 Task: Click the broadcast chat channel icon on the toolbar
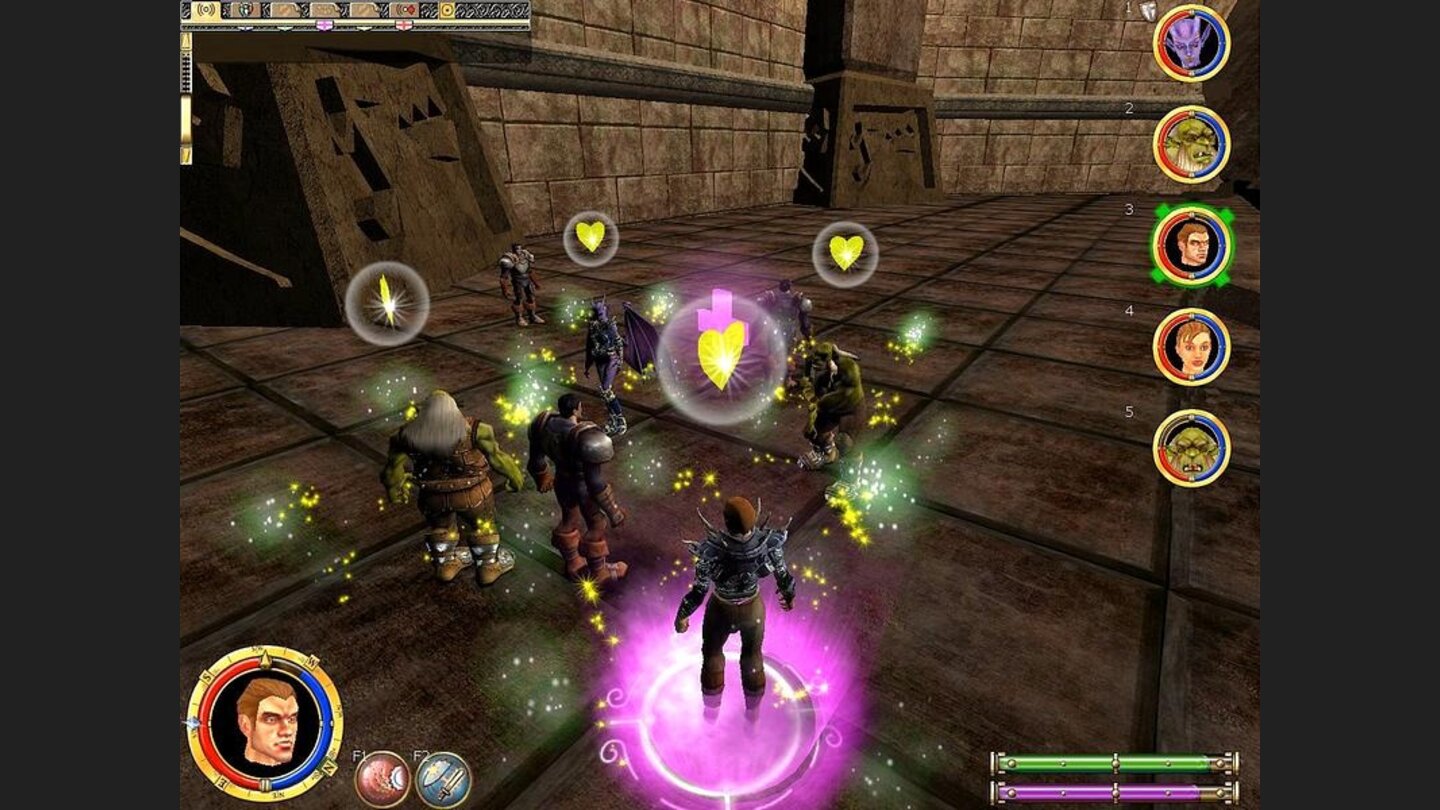pos(205,10)
